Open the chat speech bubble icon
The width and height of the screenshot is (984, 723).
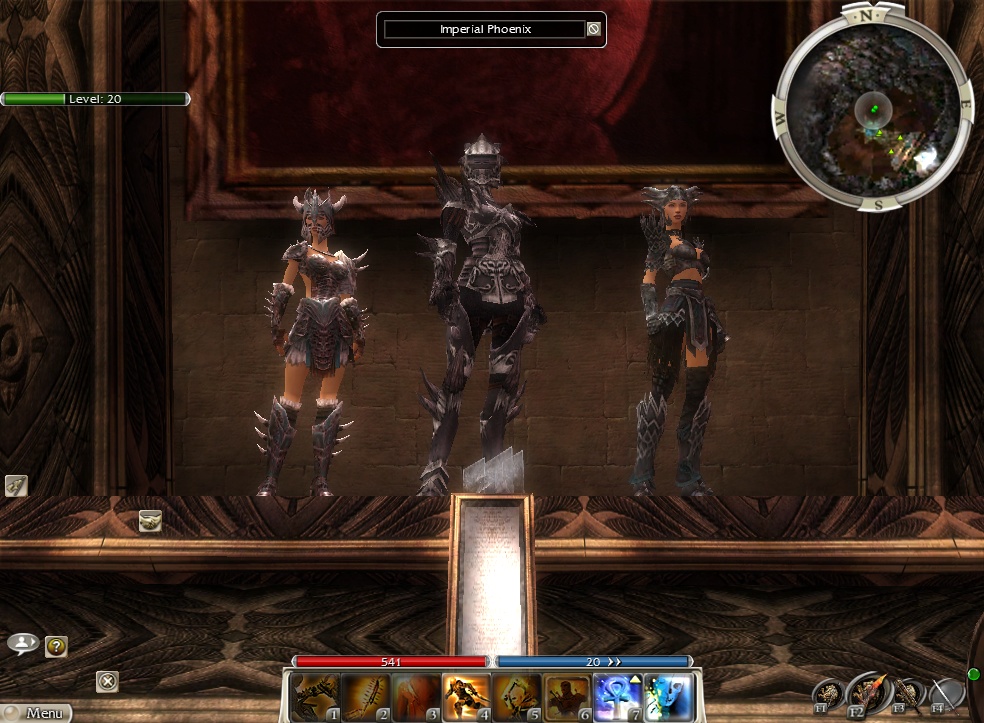point(22,643)
